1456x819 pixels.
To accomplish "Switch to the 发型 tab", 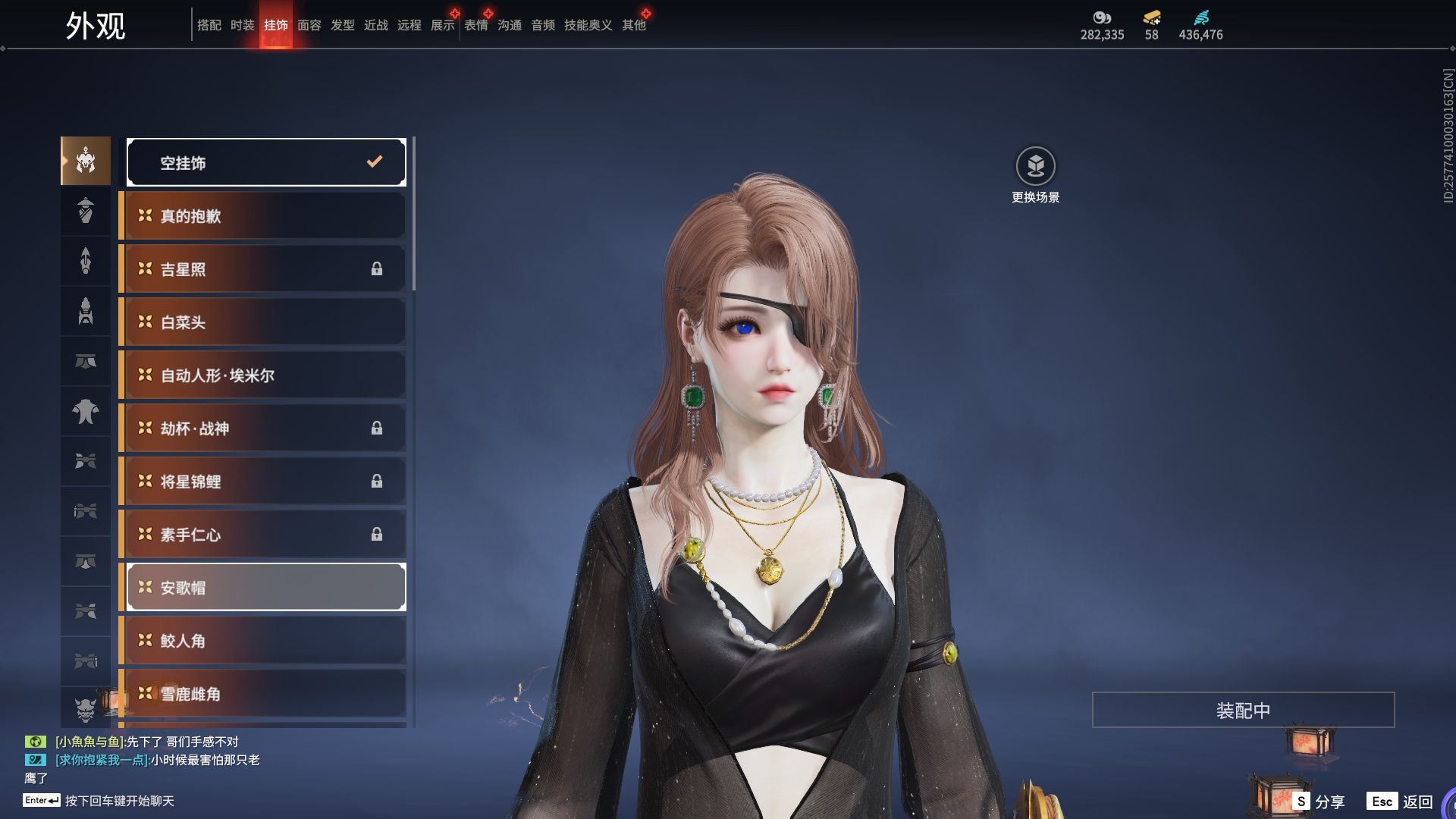I will click(342, 25).
